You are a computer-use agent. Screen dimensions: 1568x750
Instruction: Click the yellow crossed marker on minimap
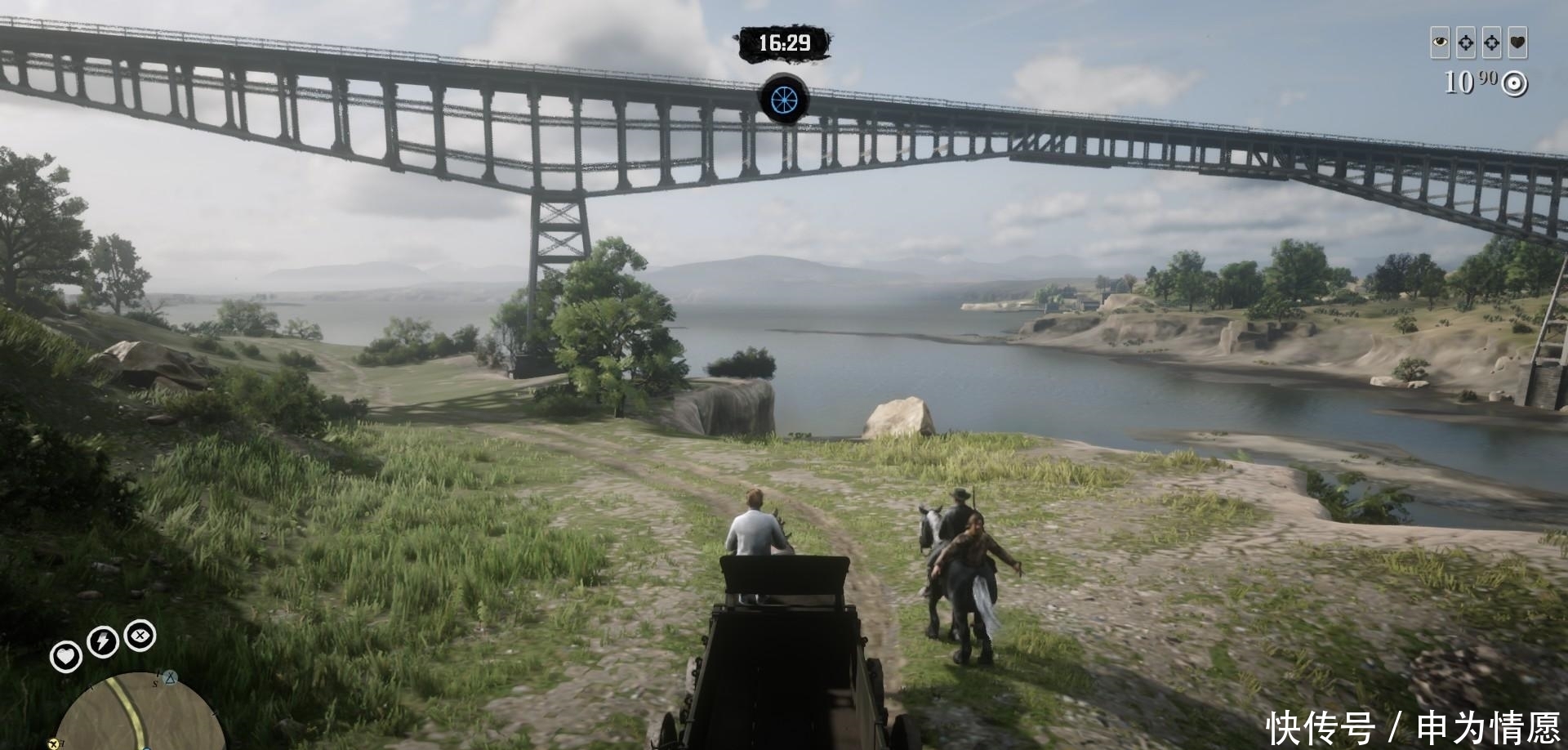point(55,743)
